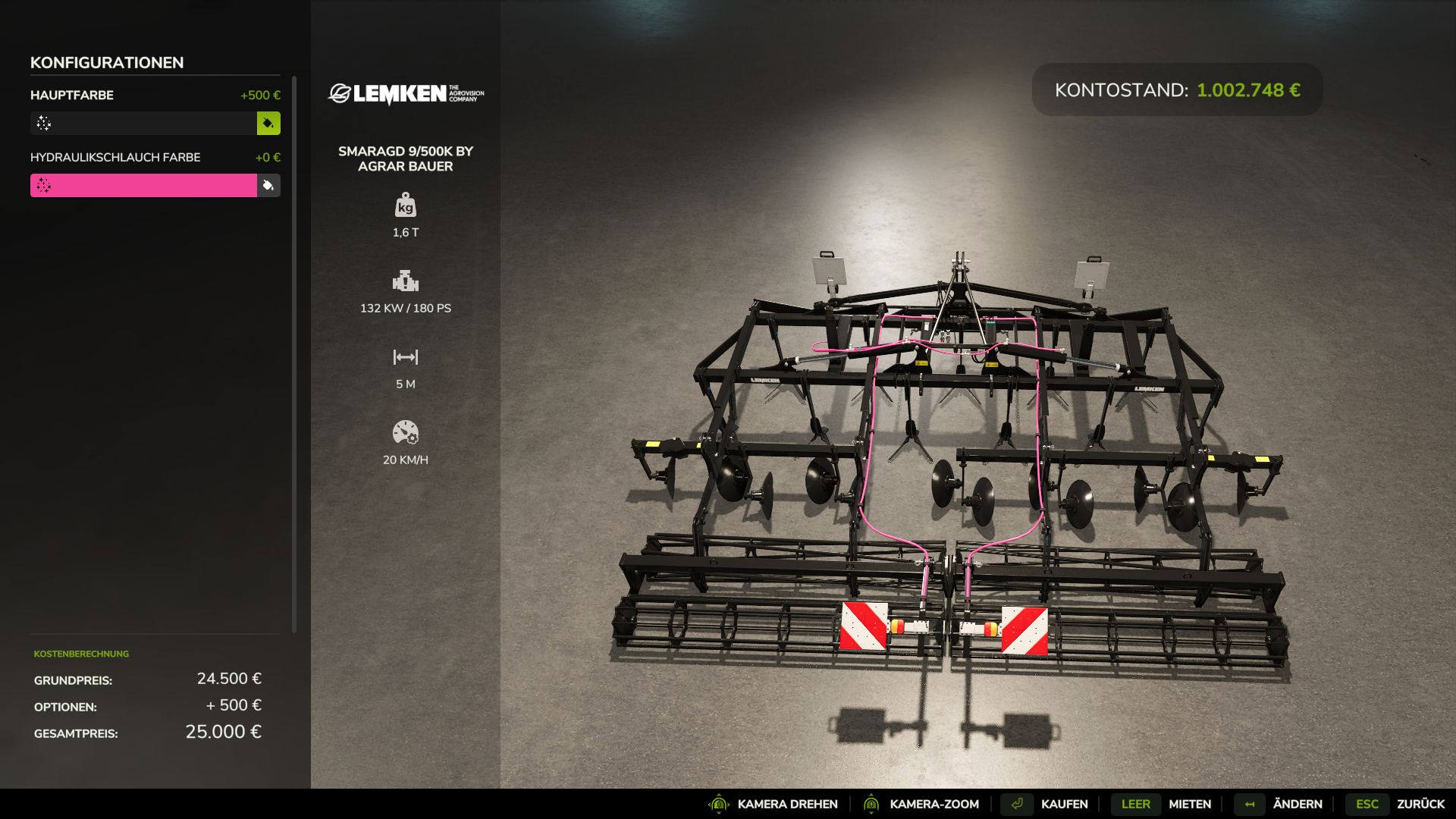1456x819 pixels.
Task: Click the weight (kg) specification icon
Action: coord(406,206)
